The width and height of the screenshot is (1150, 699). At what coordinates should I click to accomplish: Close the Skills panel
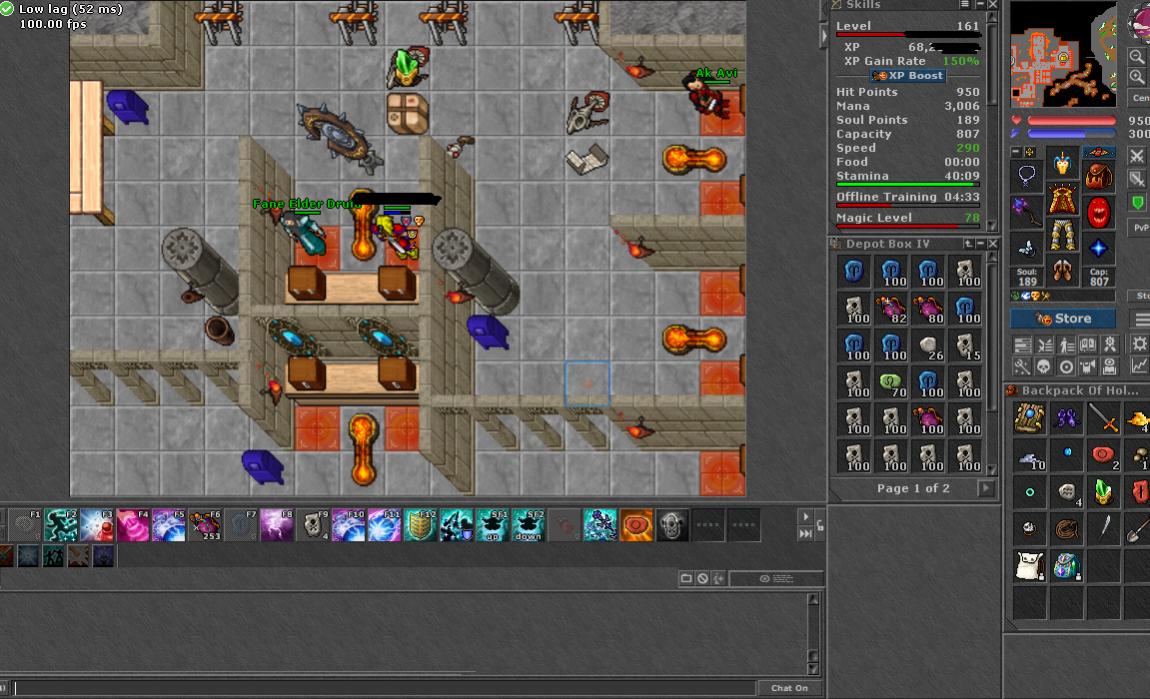click(992, 5)
